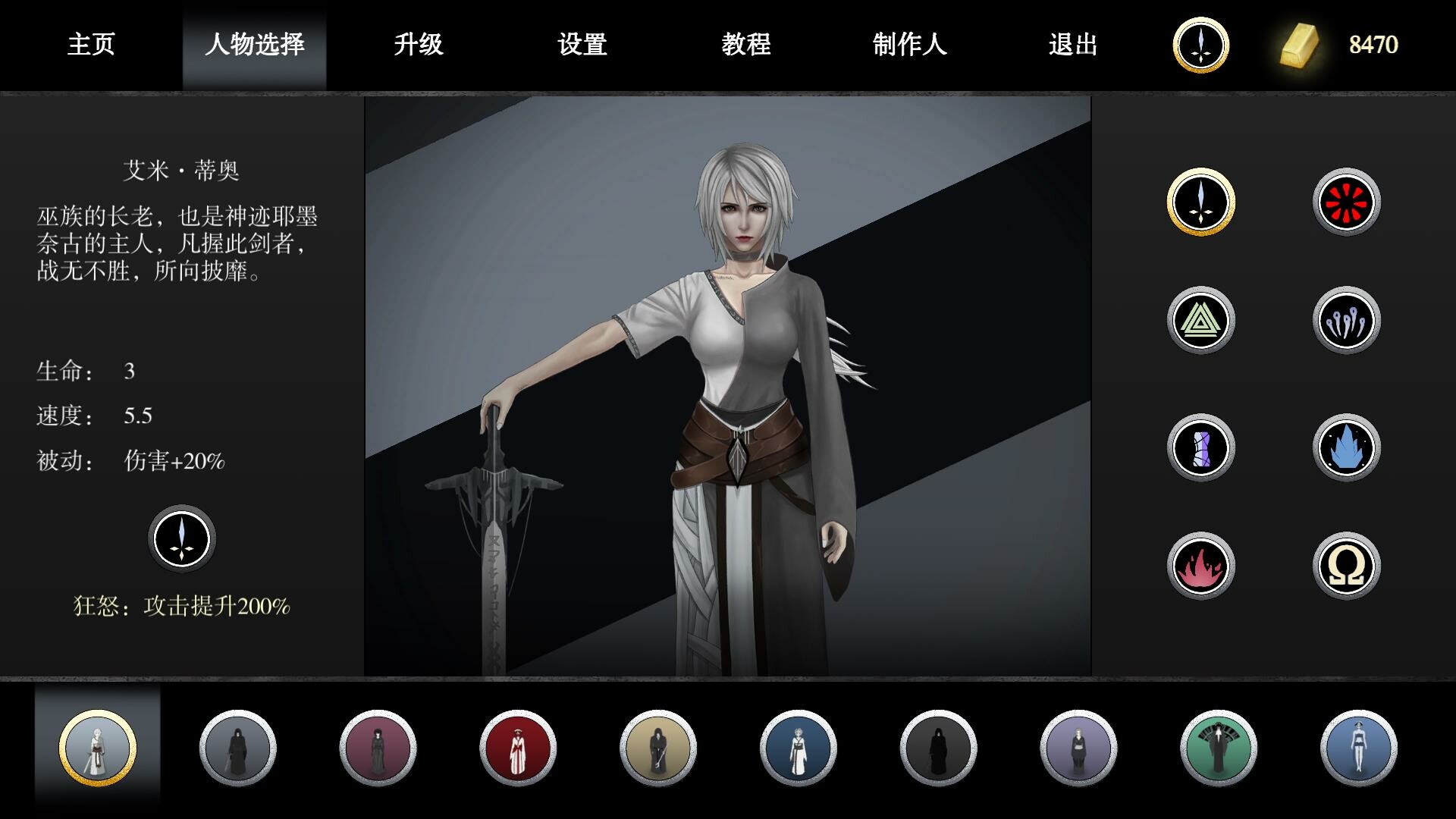
Task: Go to the 主页 home page
Action: (x=91, y=45)
